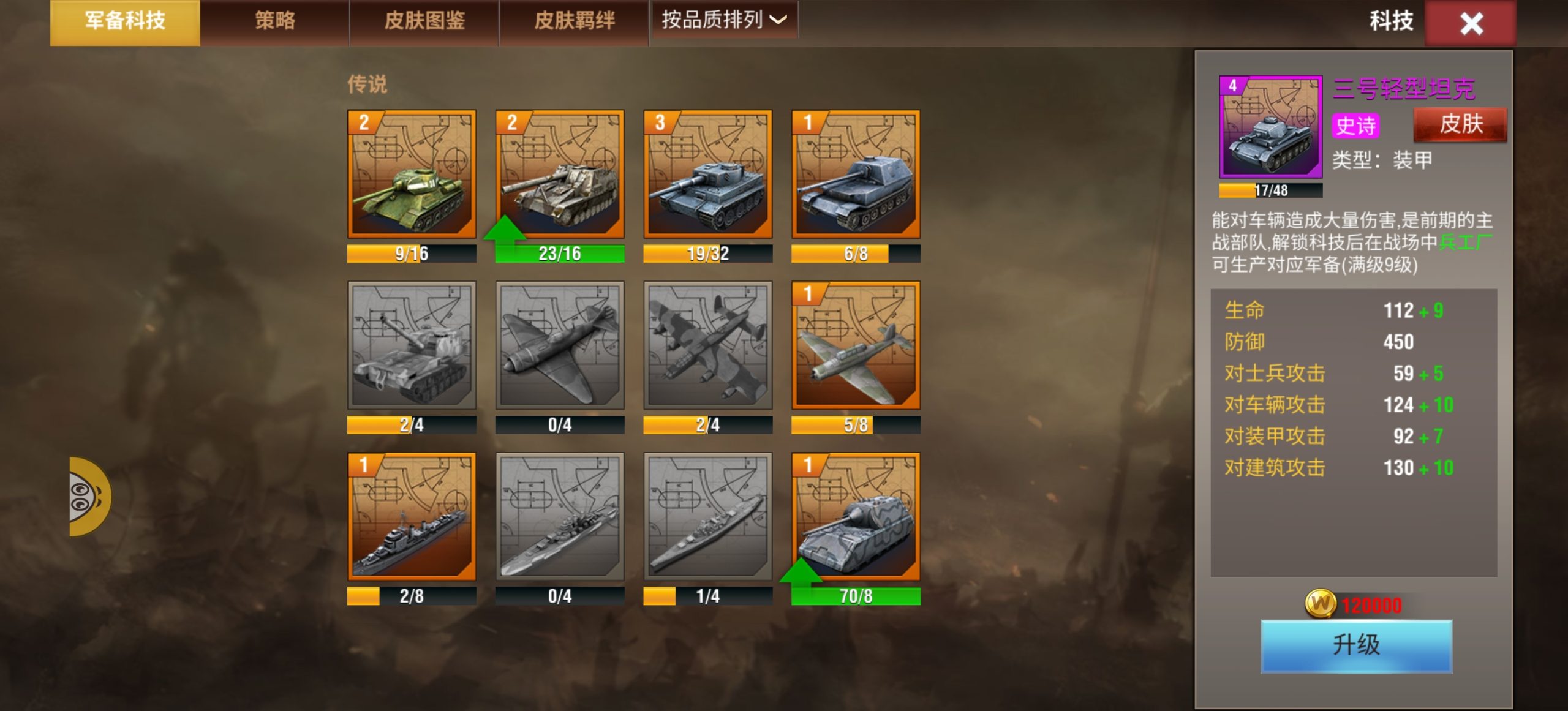Image resolution: width=1568 pixels, height=711 pixels.
Task: Close the 科技 screen with the red X
Action: (1471, 24)
